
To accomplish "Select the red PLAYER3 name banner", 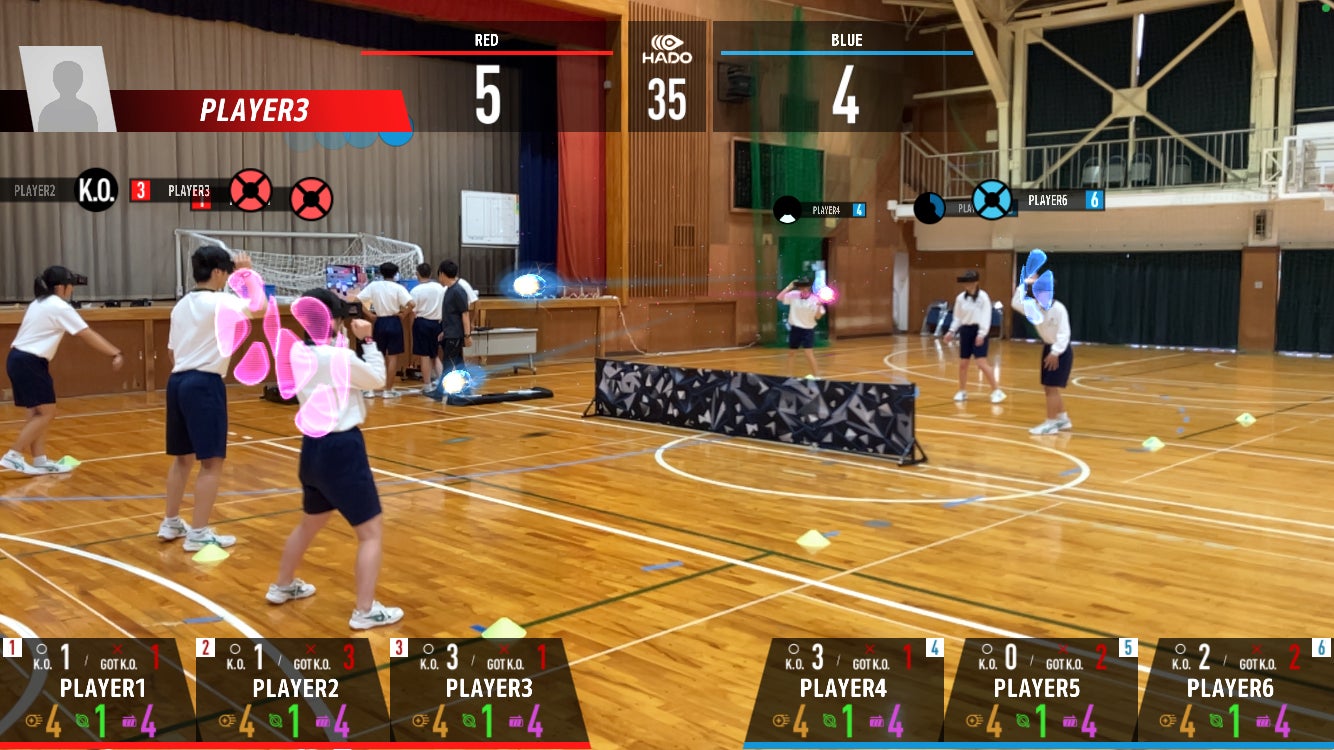I will coord(258,111).
